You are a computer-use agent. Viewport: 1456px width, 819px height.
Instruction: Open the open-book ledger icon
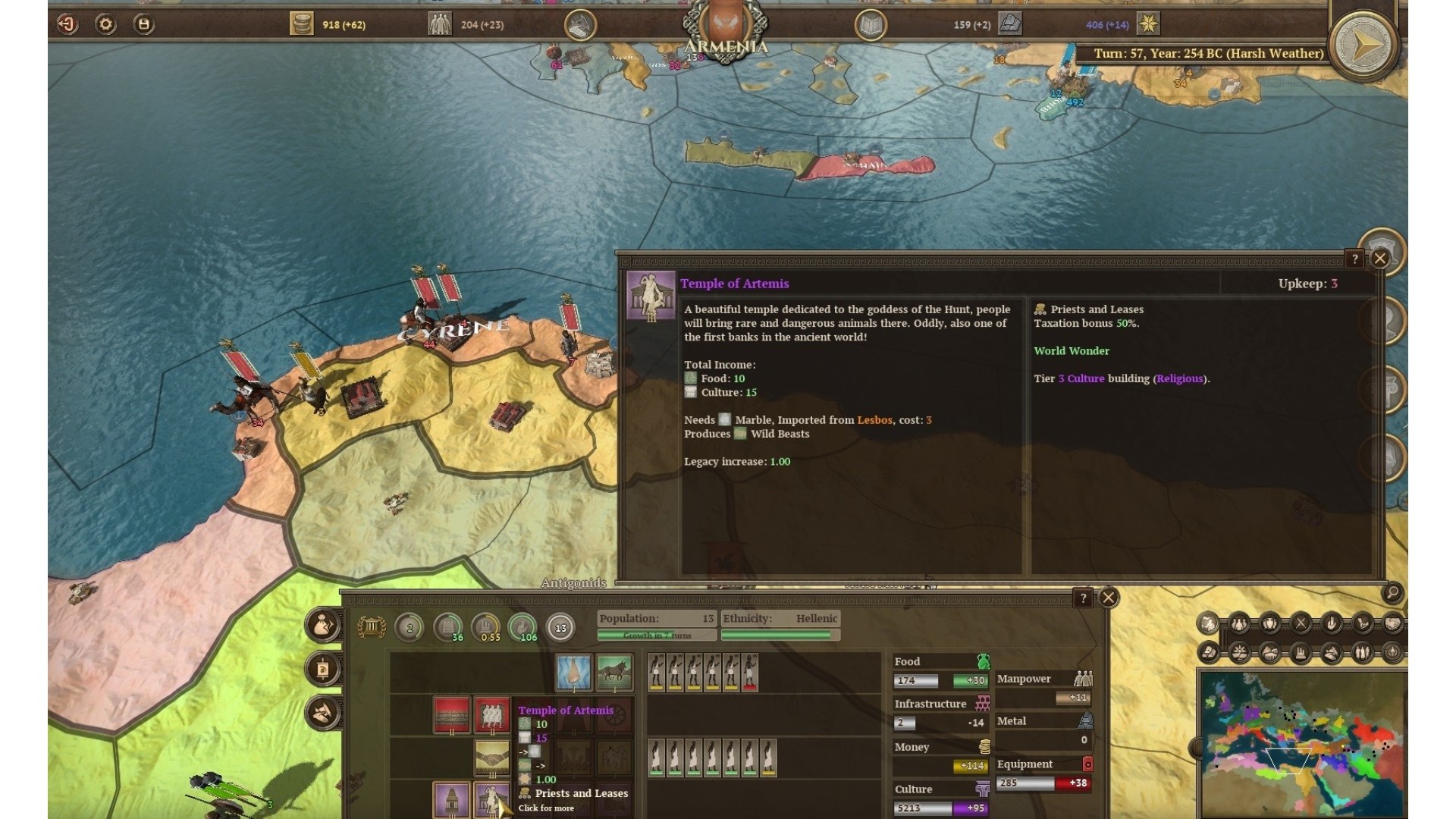[x=871, y=25]
